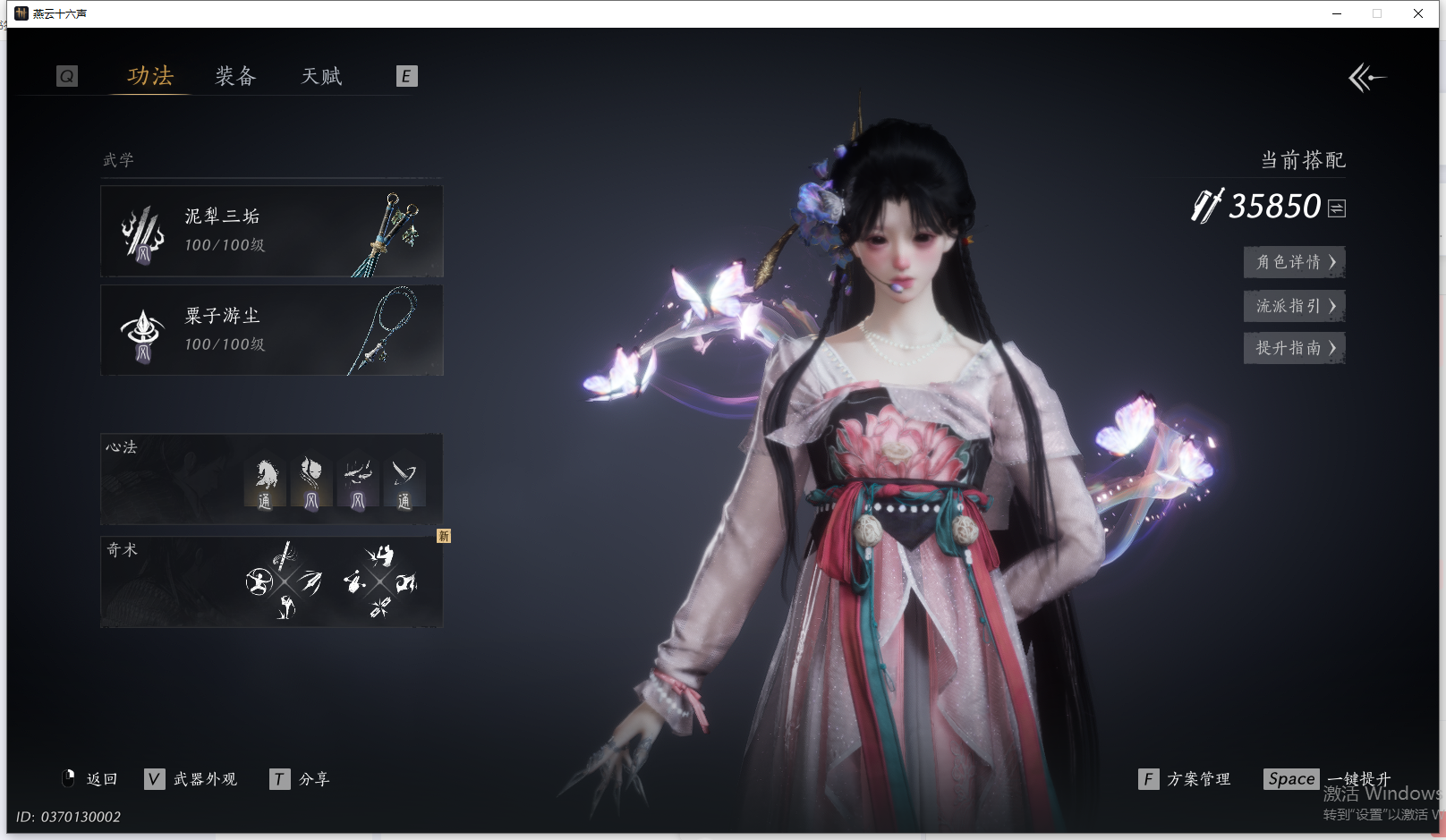Open 方案管理 loadout management
Image resolution: width=1446 pixels, height=840 pixels.
click(x=1186, y=779)
